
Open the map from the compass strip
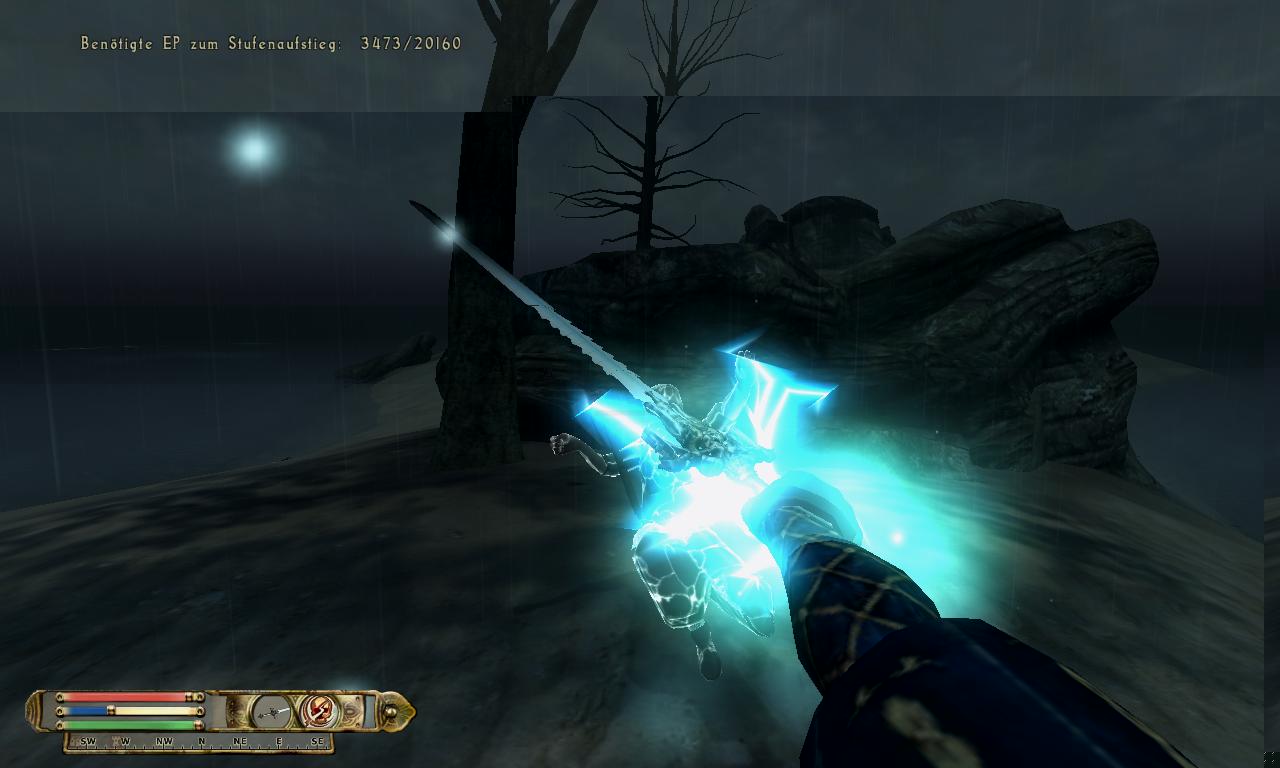tap(200, 742)
